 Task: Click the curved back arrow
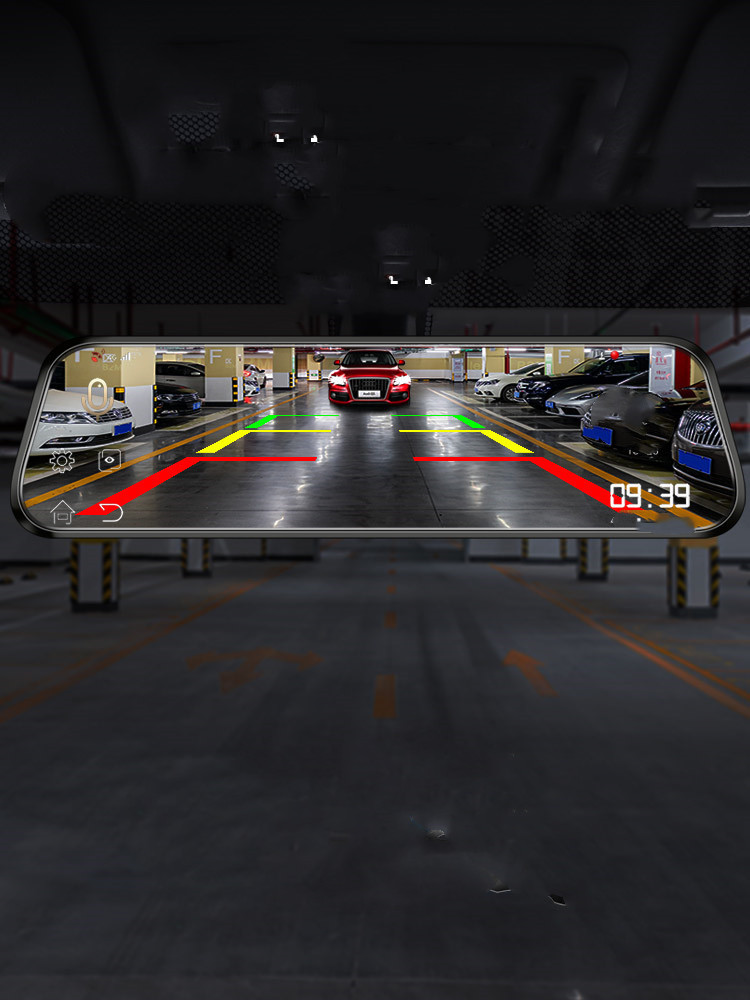click(x=110, y=513)
